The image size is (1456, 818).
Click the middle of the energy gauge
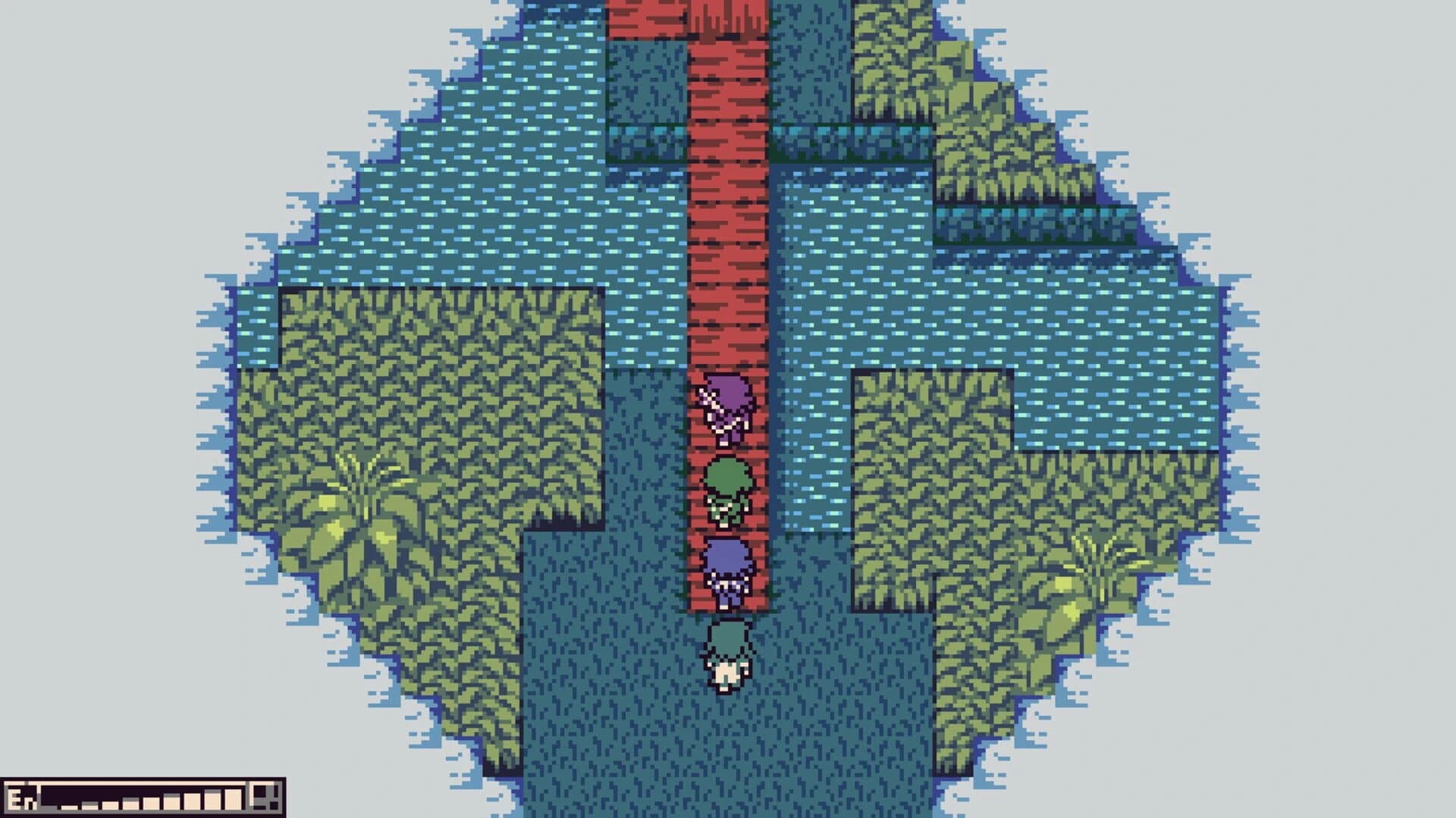click(152, 801)
